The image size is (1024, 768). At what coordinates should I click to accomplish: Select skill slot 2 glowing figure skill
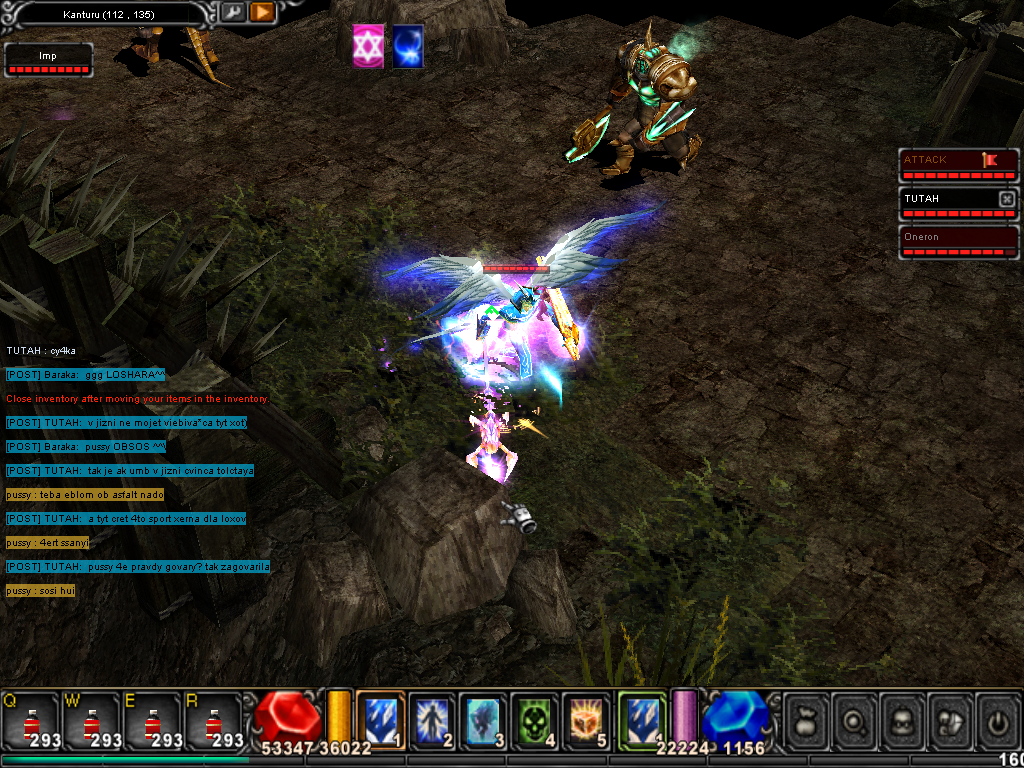432,719
